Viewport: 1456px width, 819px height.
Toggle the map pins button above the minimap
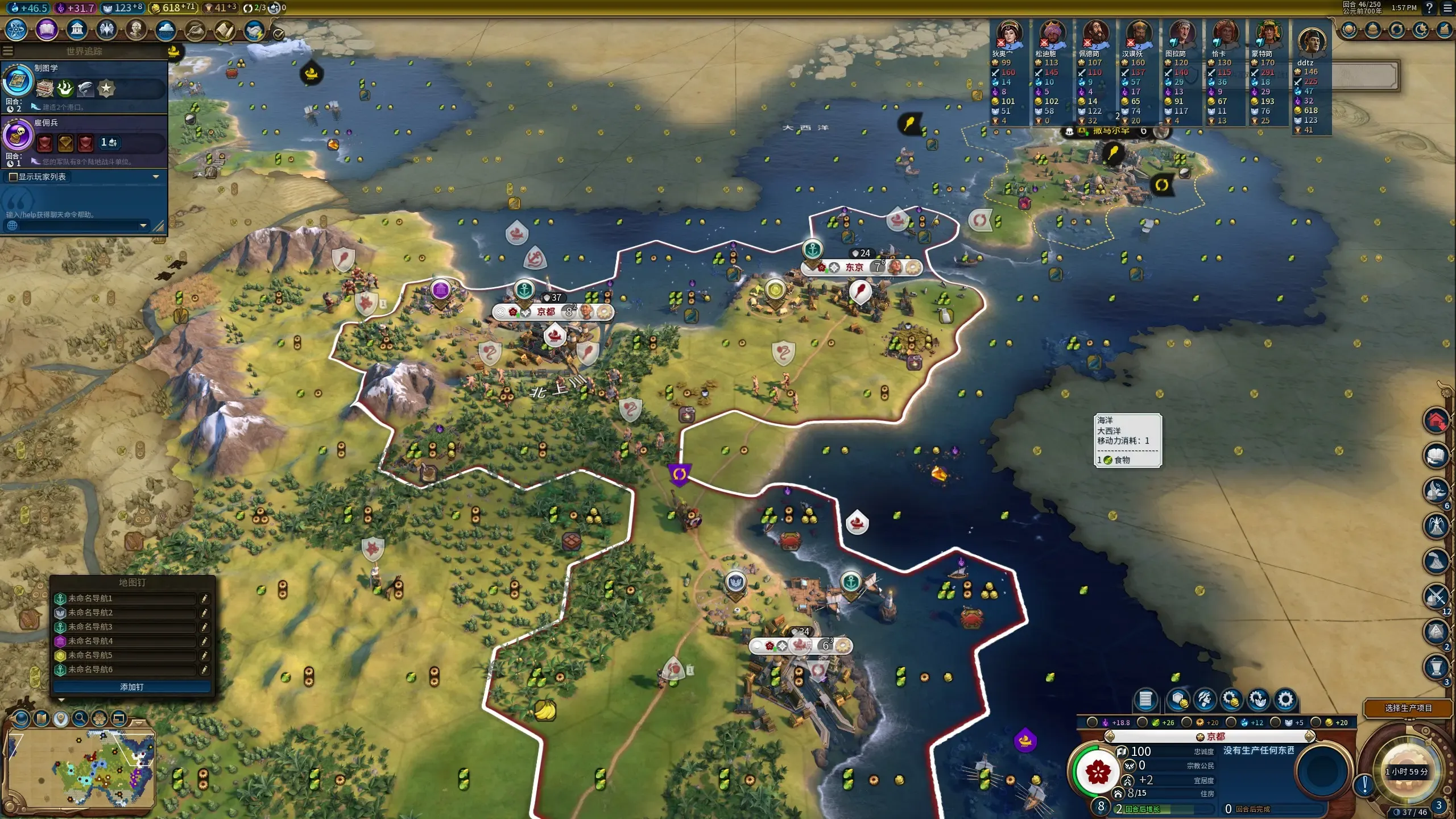point(61,718)
